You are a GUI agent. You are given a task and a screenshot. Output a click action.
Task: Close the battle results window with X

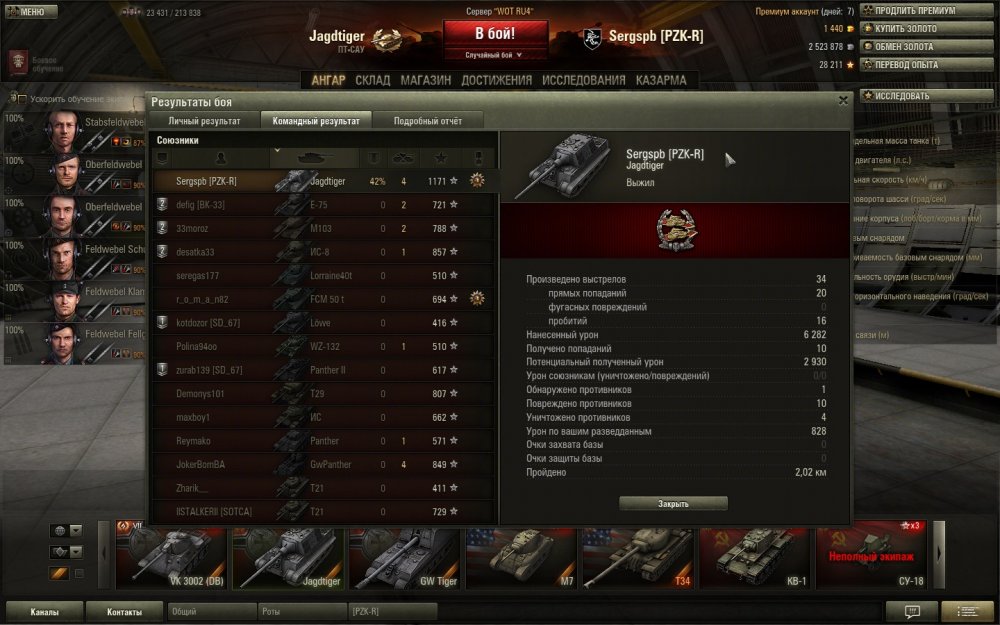pyautogui.click(x=843, y=100)
